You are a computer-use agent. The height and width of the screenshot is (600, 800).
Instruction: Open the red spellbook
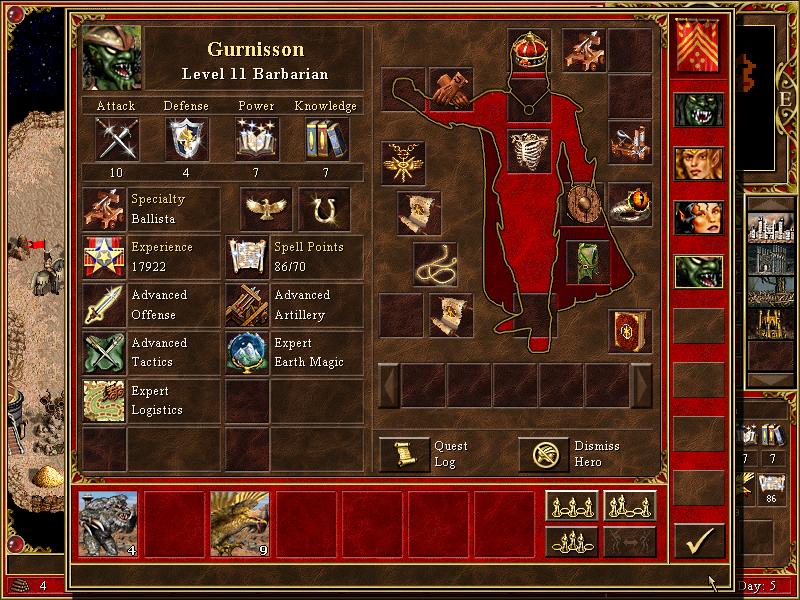pyautogui.click(x=629, y=330)
